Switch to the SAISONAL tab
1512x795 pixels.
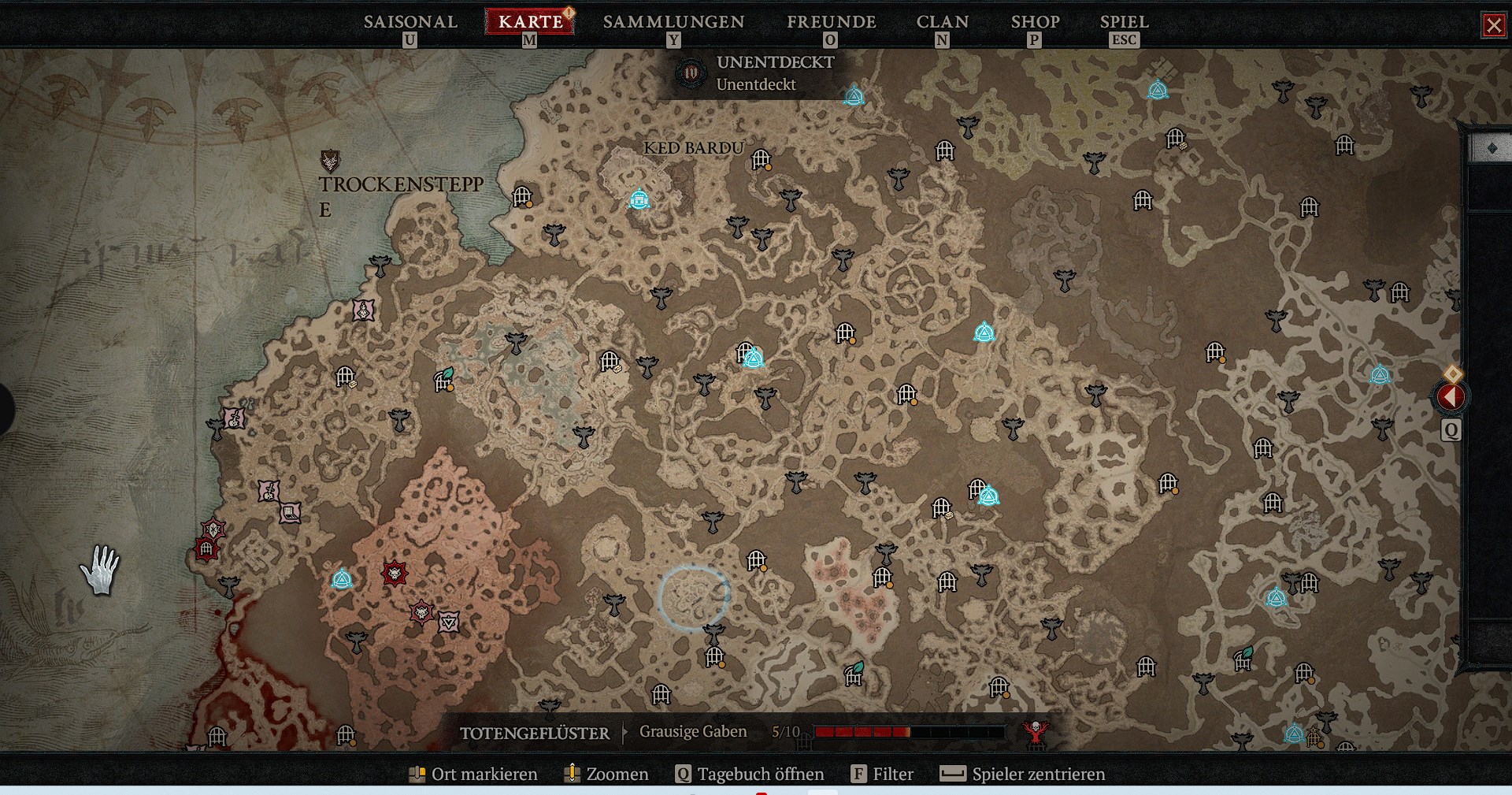pos(410,22)
